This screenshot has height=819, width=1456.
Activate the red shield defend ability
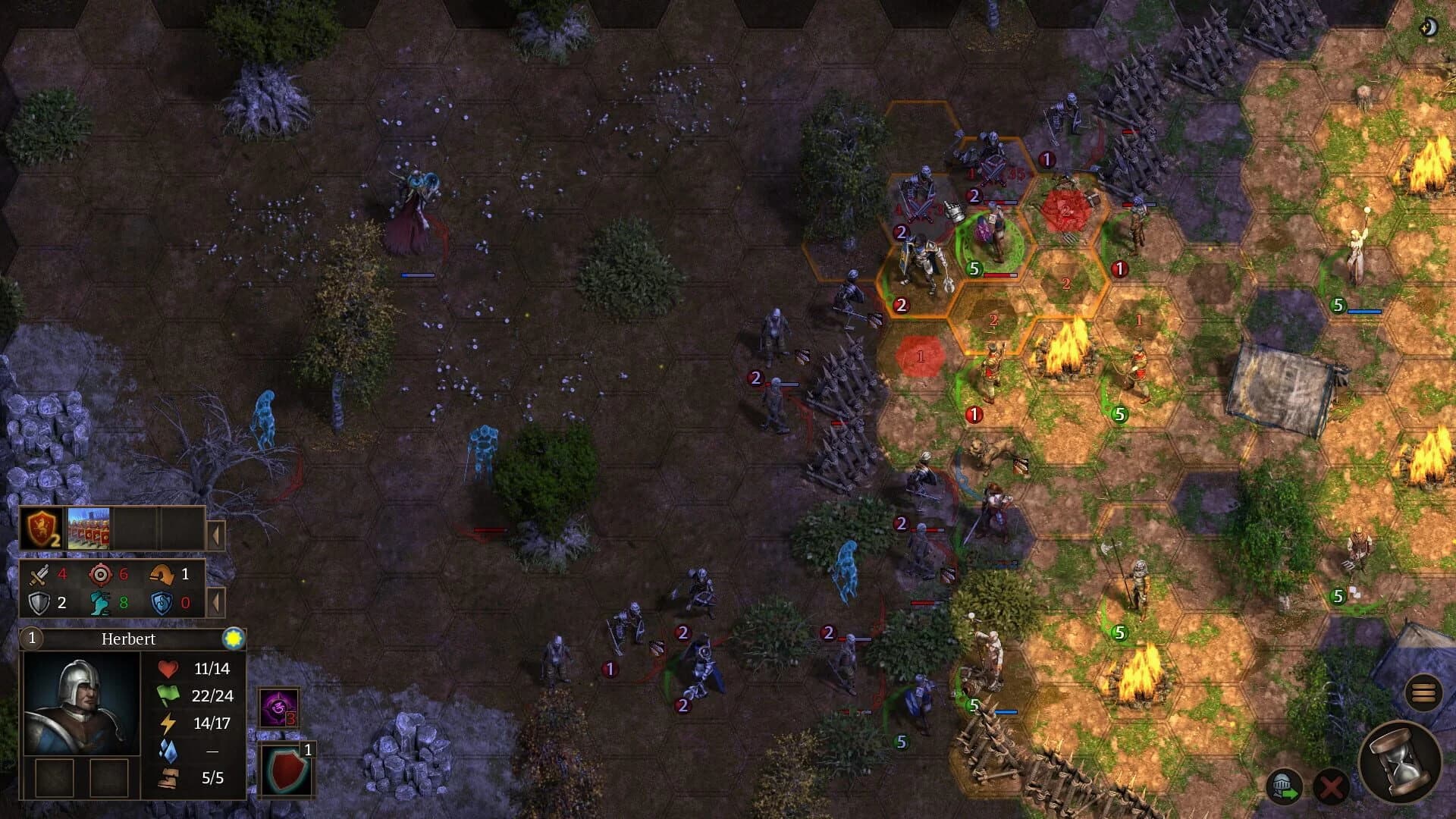pyautogui.click(x=286, y=770)
